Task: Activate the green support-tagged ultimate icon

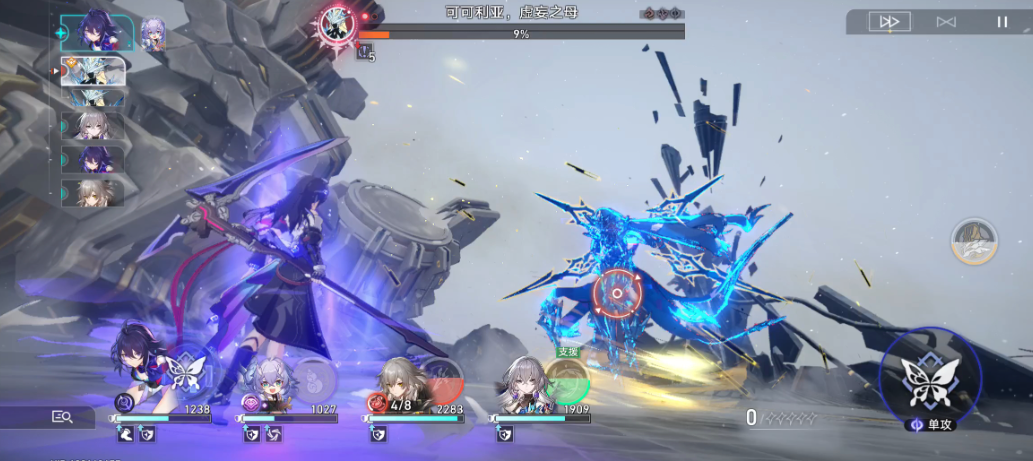Action: [567, 382]
